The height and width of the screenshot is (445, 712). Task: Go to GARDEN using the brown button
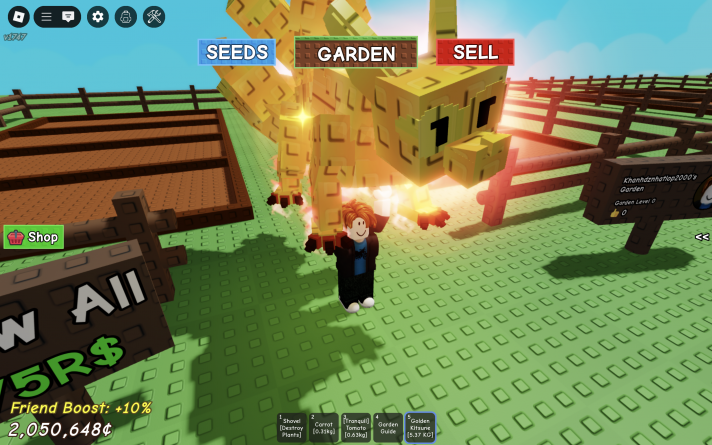pos(356,53)
